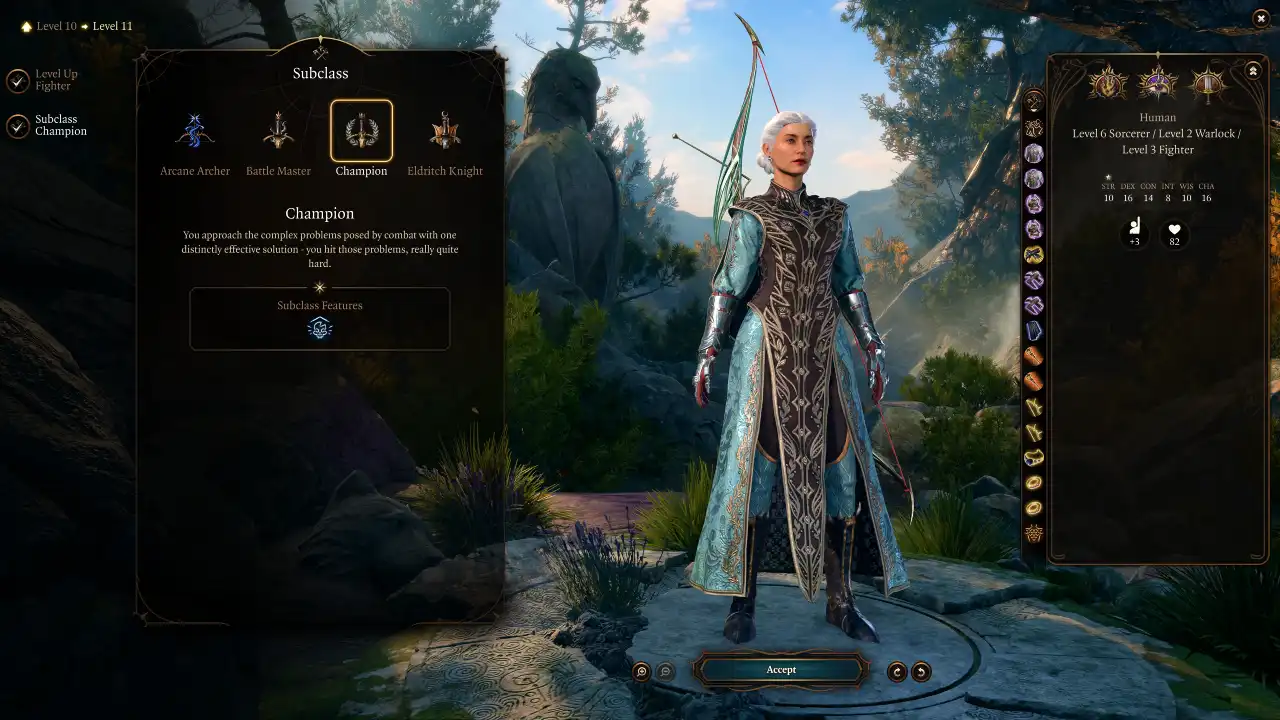Collapse the character summary panel
Image resolution: width=1280 pixels, height=720 pixels.
(x=1253, y=71)
